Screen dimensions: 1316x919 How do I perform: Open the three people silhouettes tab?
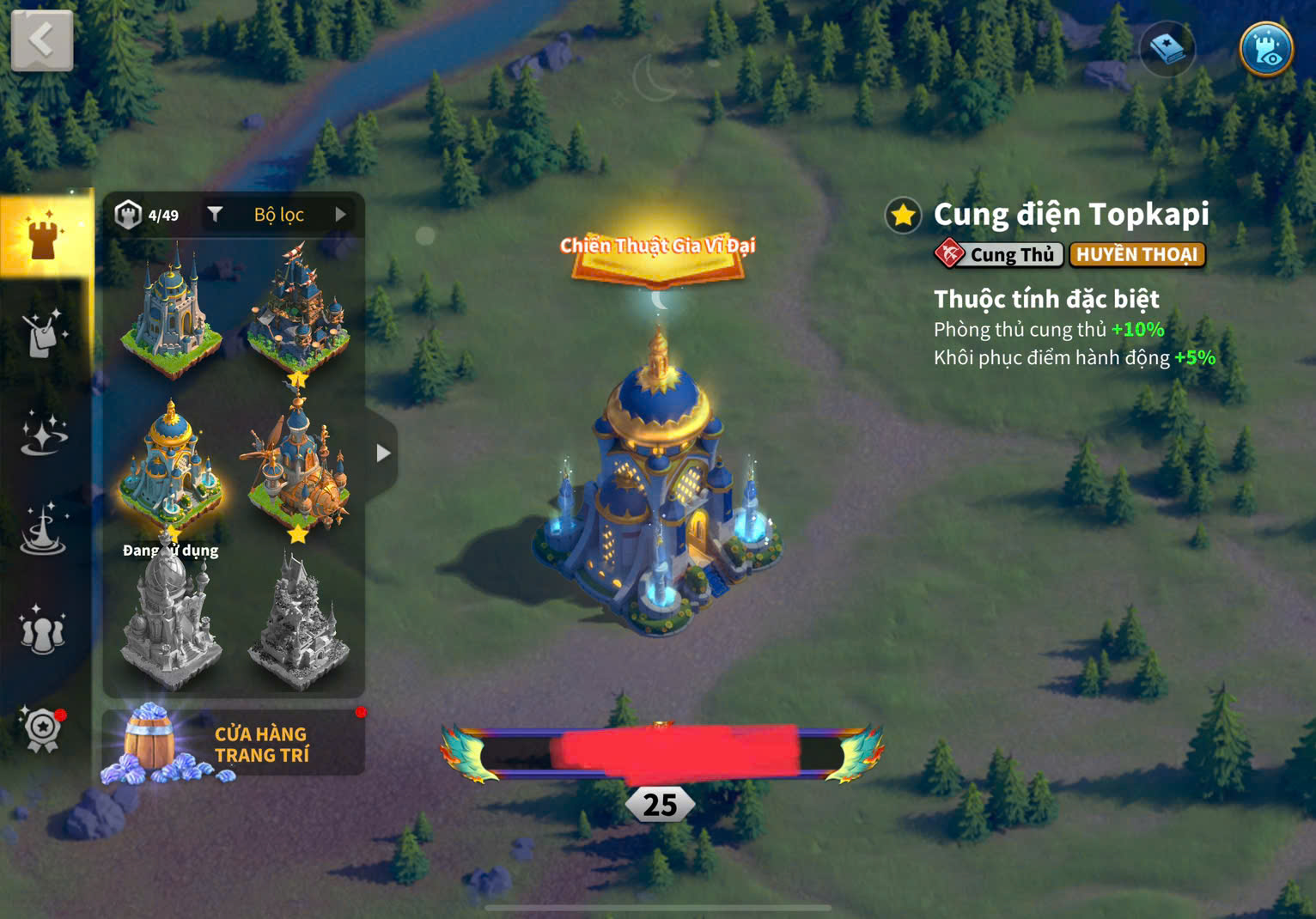43,630
